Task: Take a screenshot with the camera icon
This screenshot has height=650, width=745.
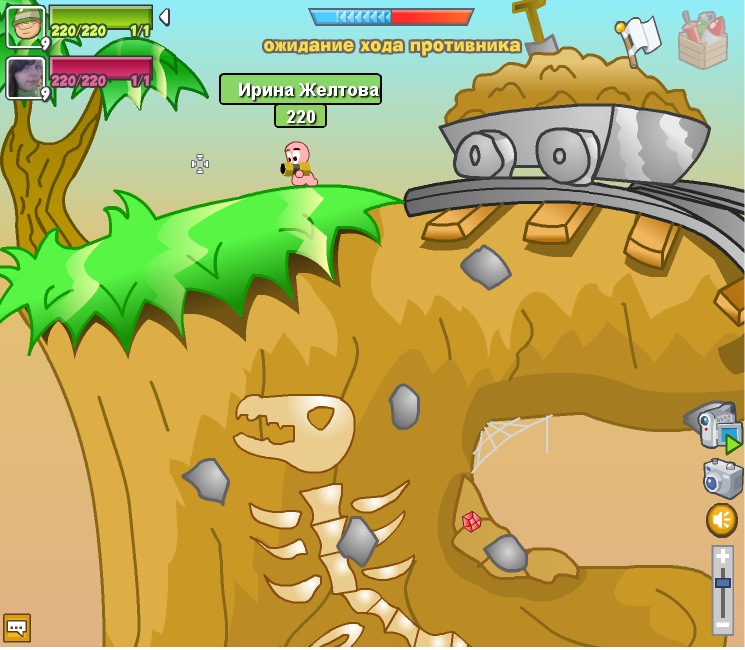Action: point(722,479)
